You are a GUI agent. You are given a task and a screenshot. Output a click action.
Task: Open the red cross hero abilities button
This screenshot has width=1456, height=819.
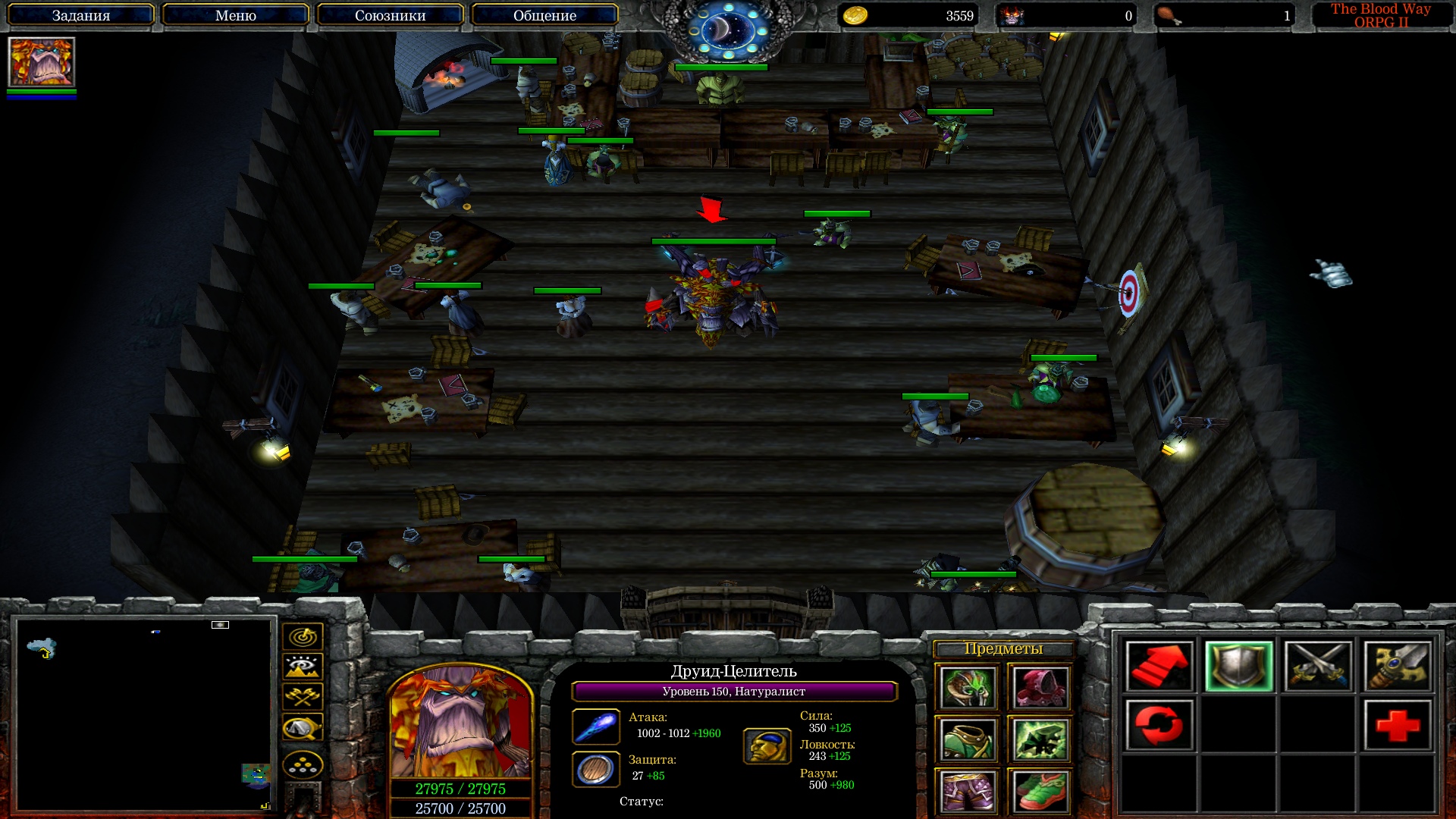tap(1397, 726)
